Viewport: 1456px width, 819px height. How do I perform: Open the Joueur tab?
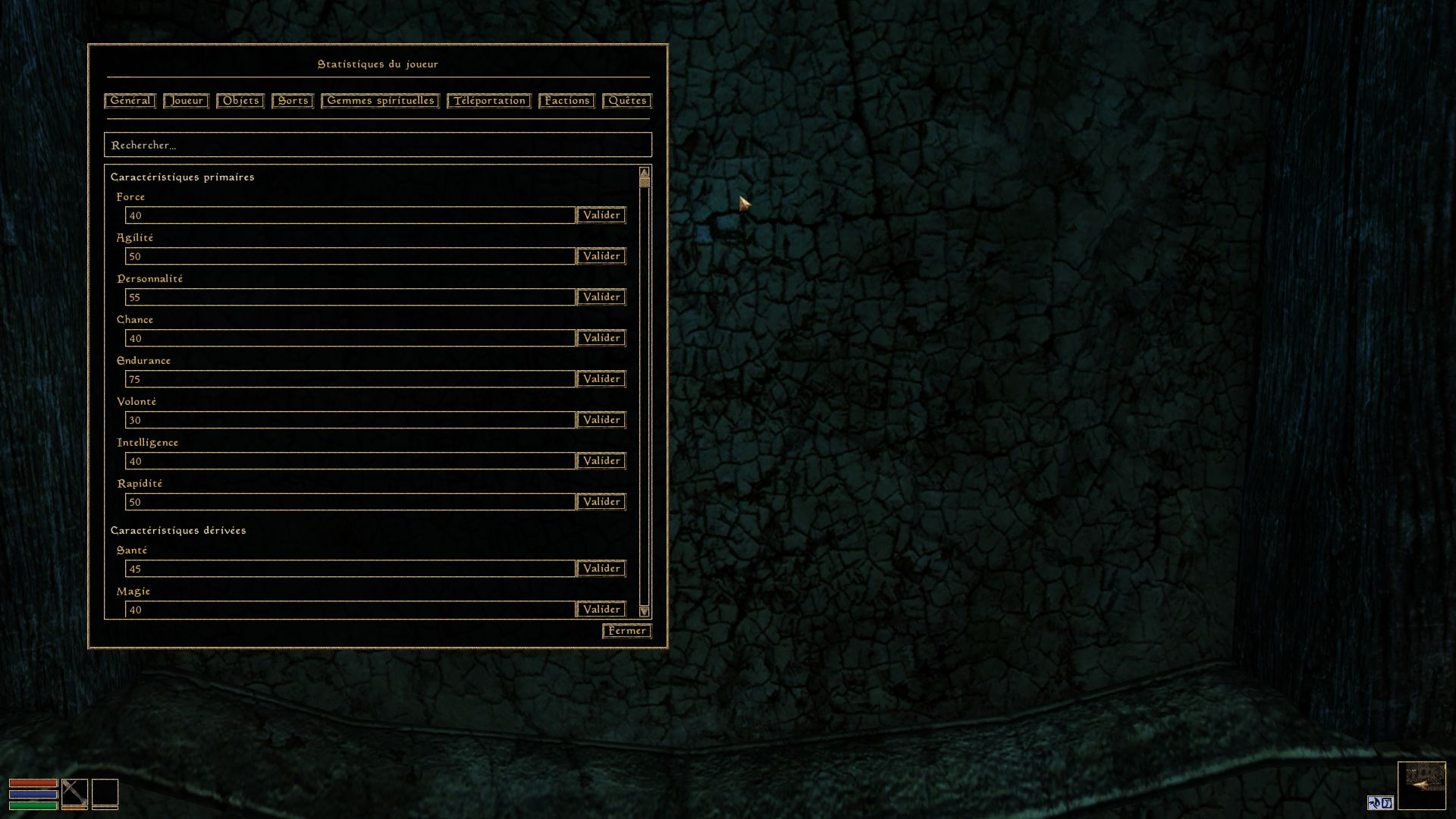(186, 101)
